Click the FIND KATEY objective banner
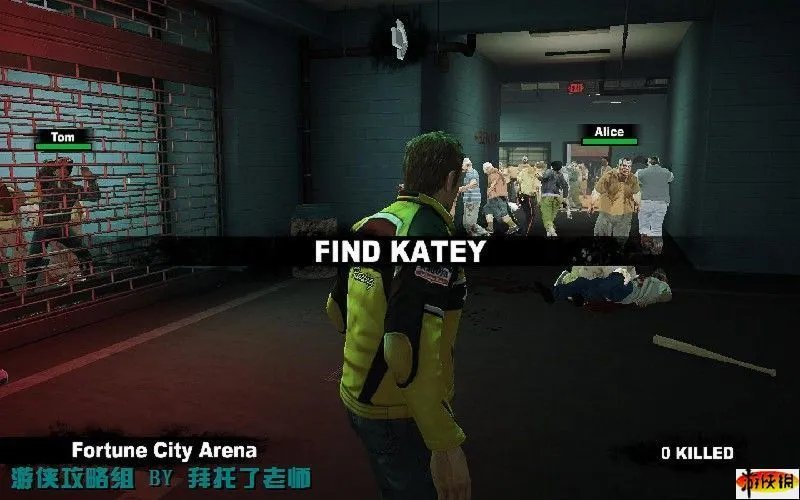The height and width of the screenshot is (500, 800). [399, 251]
